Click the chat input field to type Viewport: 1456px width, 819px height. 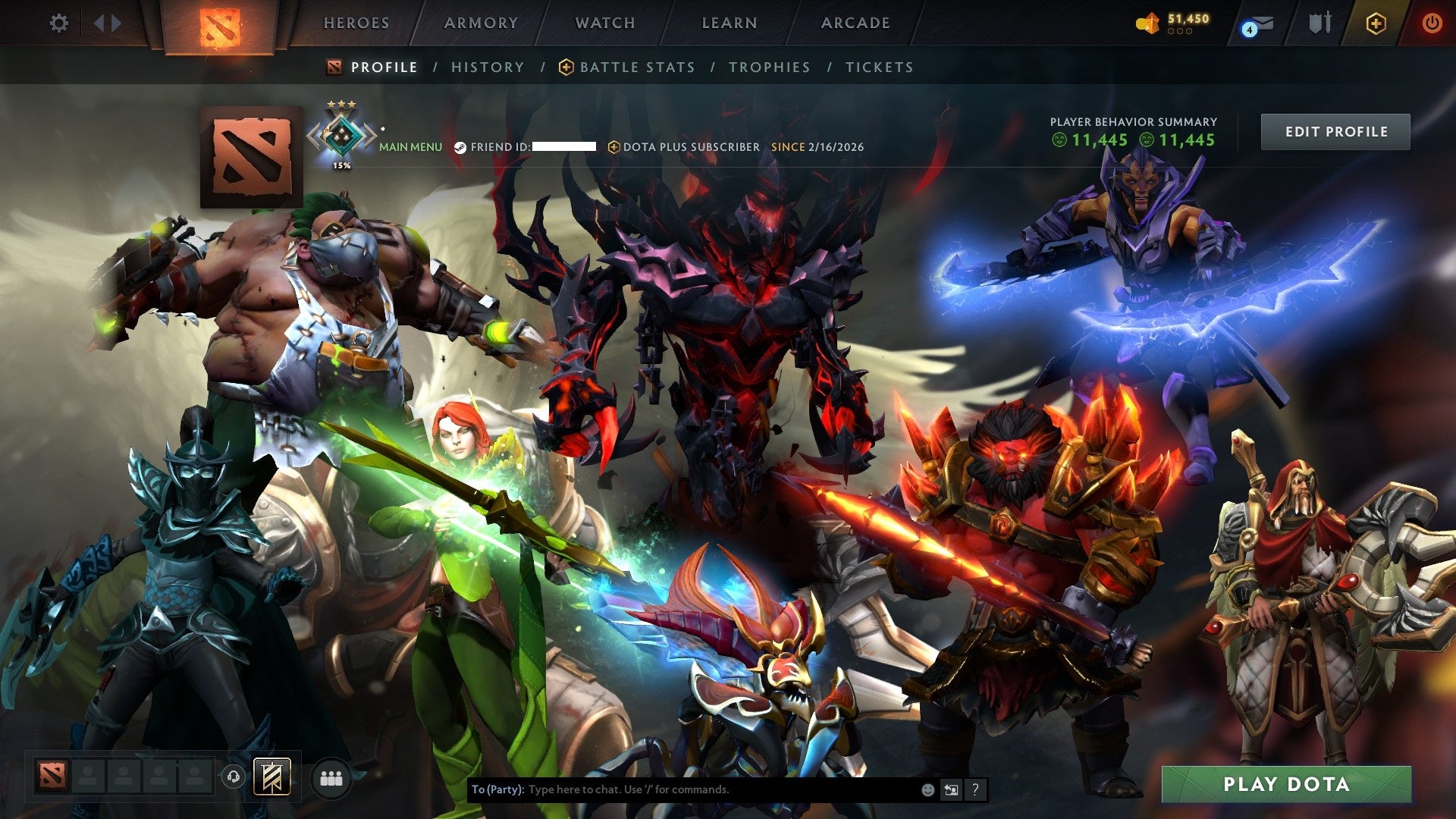(x=682, y=789)
